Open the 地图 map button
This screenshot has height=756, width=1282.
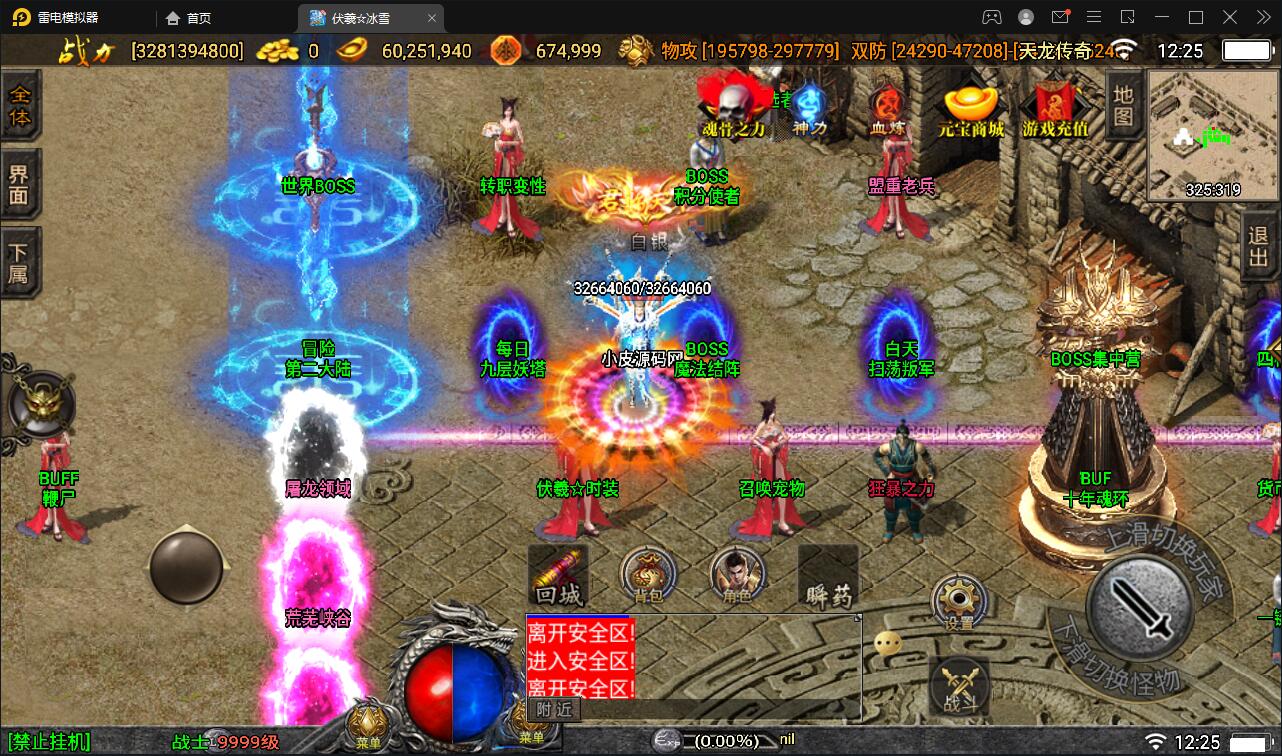coord(1123,104)
